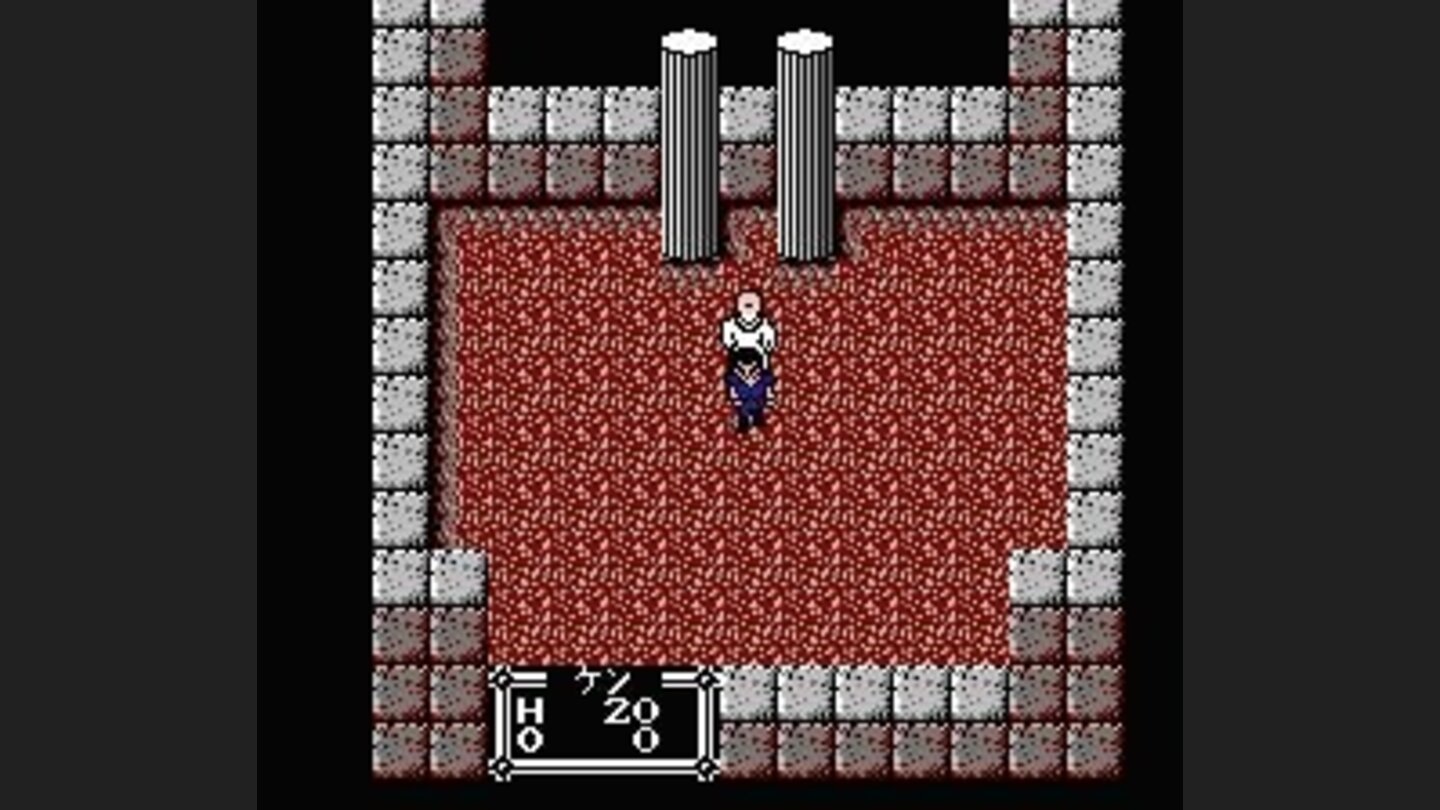Click the right marble pillar
The width and height of the screenshot is (1440, 810).
coord(805,150)
